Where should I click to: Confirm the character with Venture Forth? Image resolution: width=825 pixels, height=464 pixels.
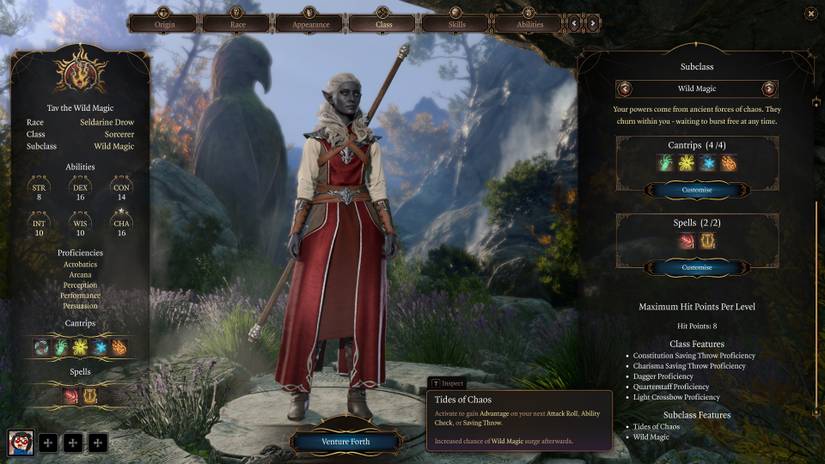tap(346, 441)
